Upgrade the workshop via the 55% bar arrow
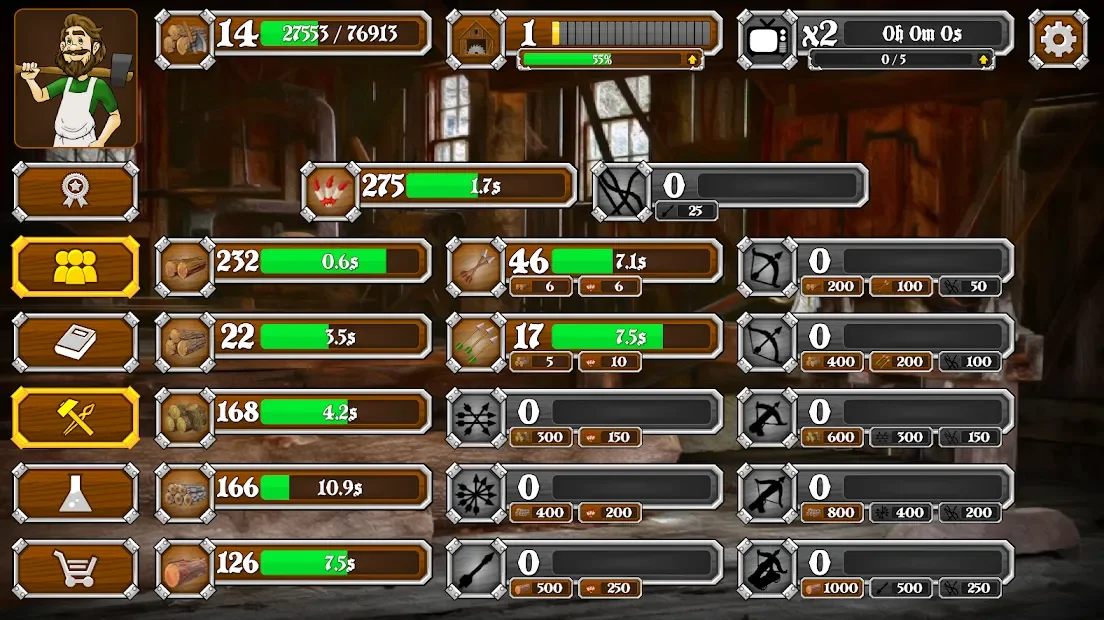This screenshot has height=620, width=1104. [689, 60]
